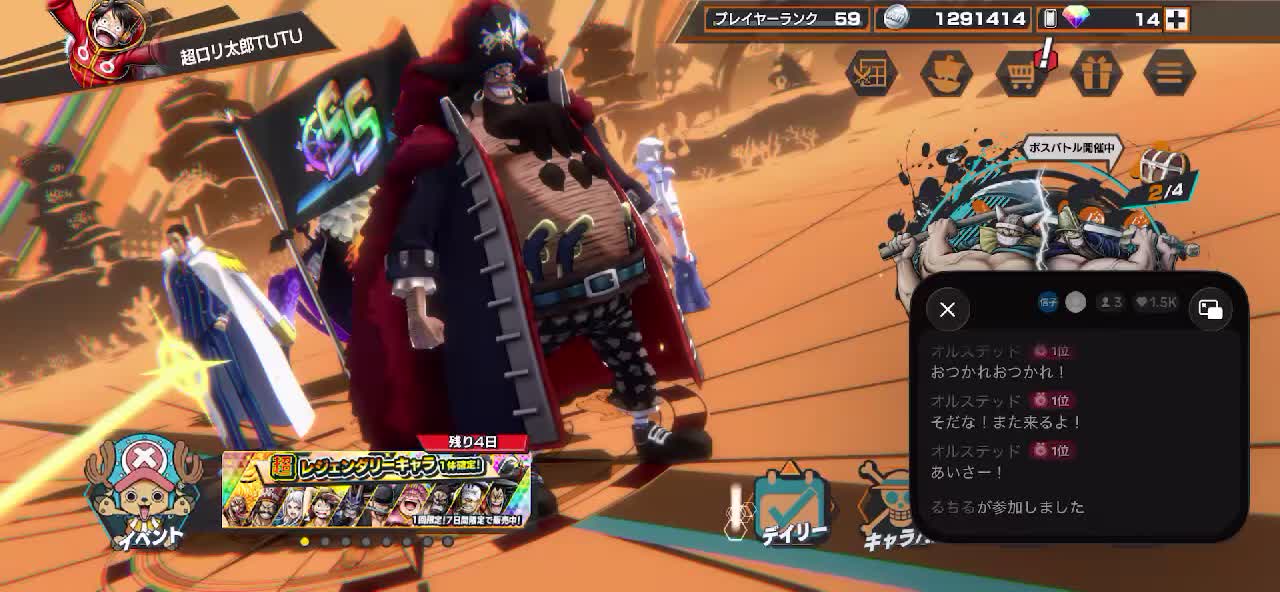Open the shopping cart shop

1021,73
